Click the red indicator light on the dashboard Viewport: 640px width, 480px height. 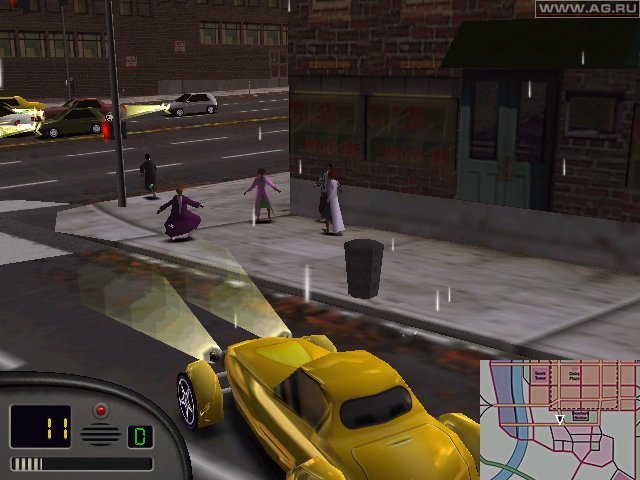pos(100,410)
